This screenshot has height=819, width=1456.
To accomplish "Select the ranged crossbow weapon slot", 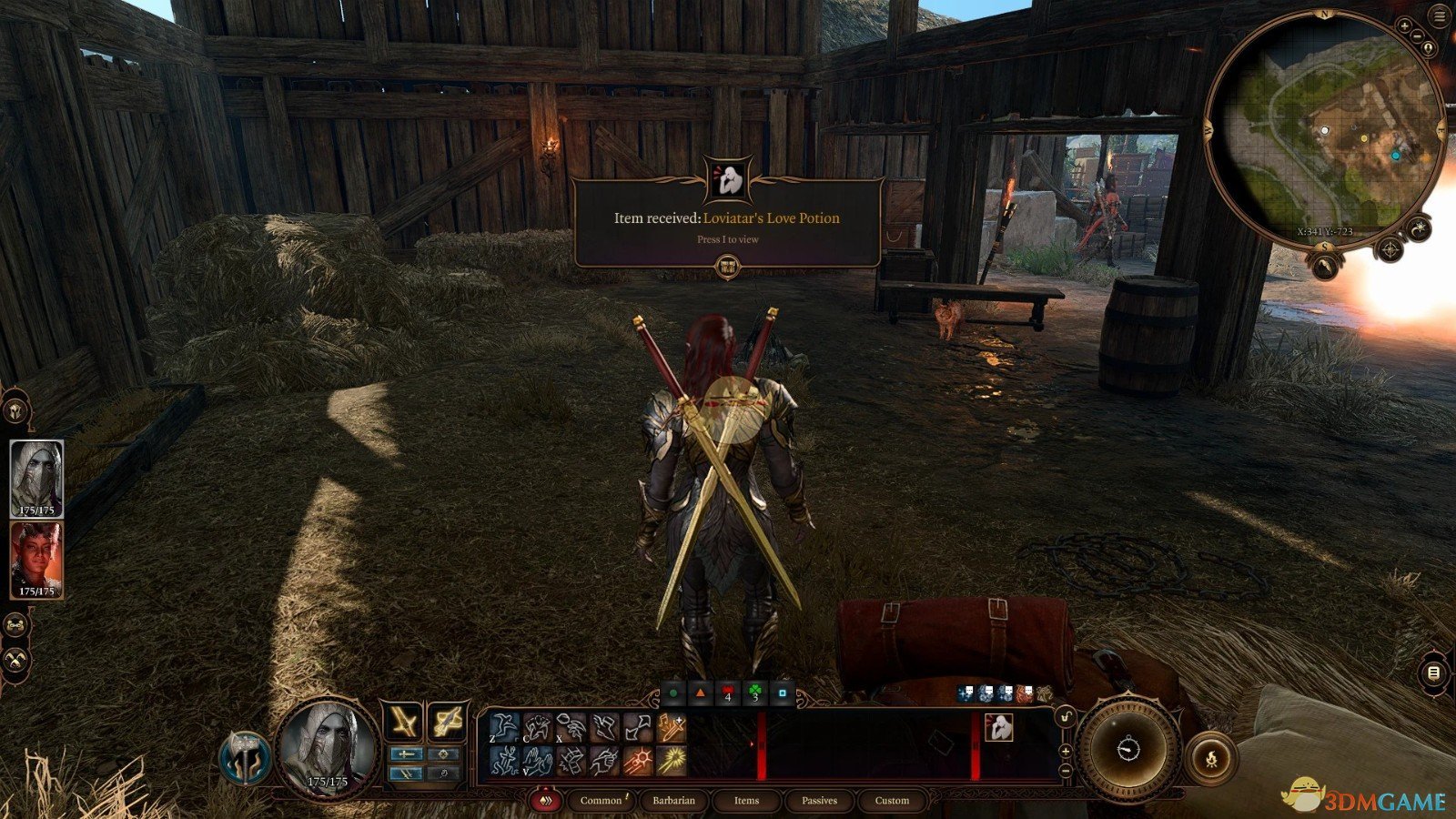I will click(x=448, y=722).
